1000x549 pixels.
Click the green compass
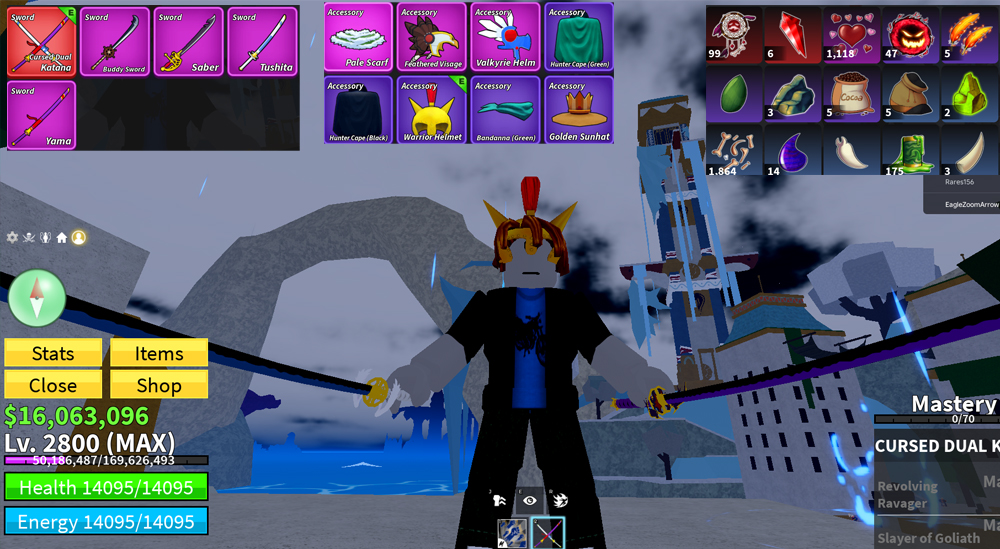point(37,297)
